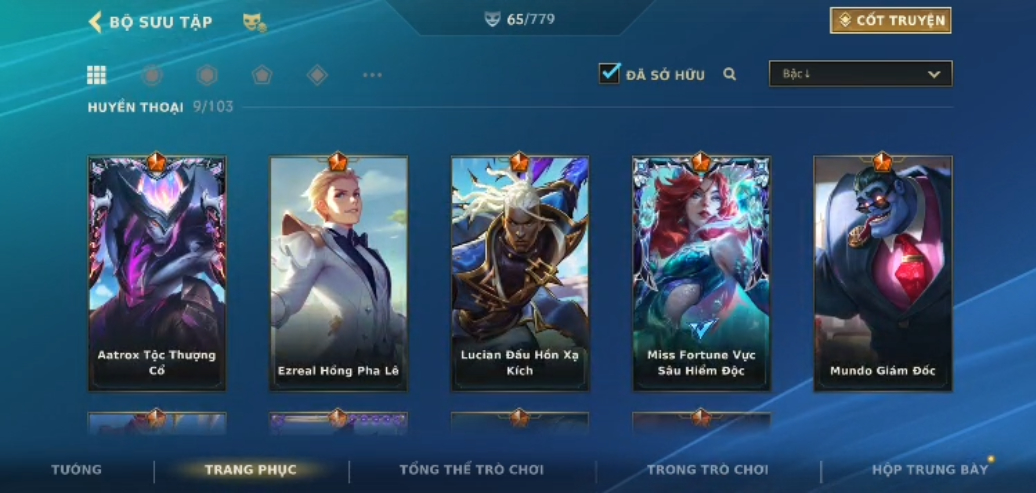Select the Ezreal Hồng Pha Lê skin

click(x=338, y=272)
